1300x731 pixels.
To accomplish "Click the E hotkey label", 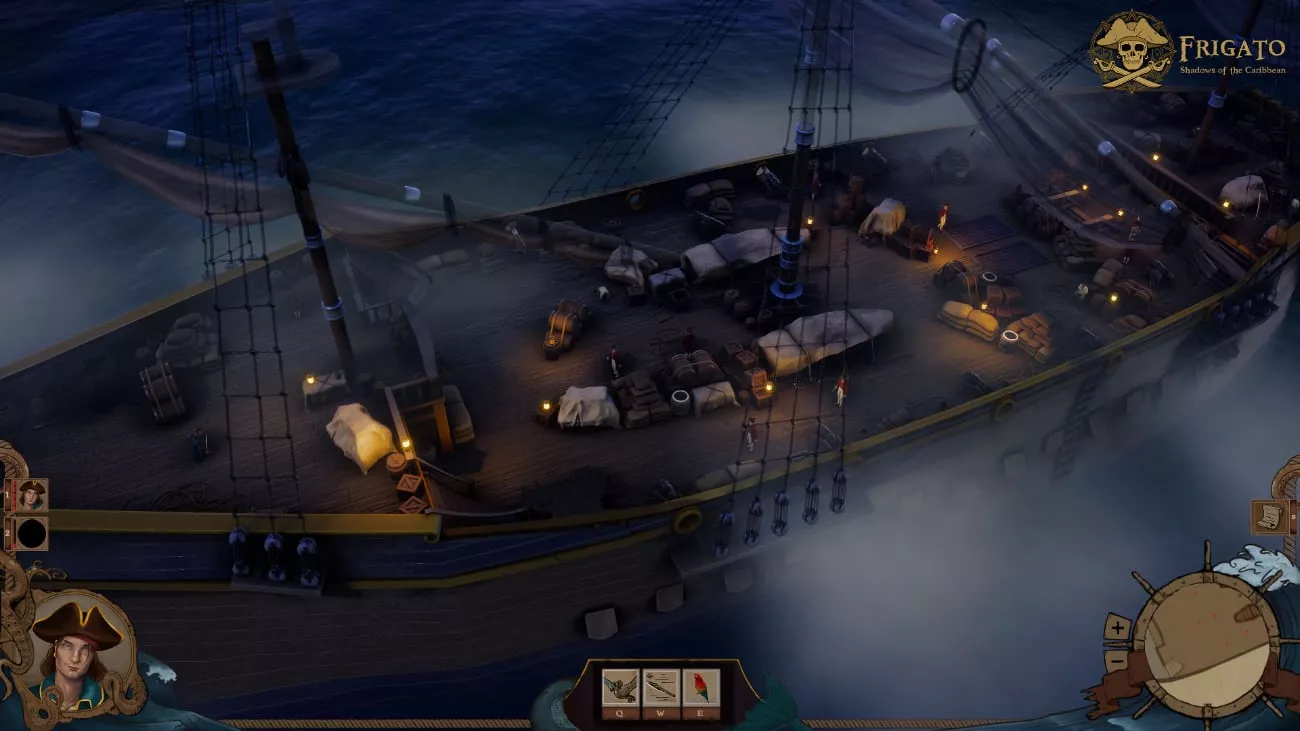I will pyautogui.click(x=698, y=712).
